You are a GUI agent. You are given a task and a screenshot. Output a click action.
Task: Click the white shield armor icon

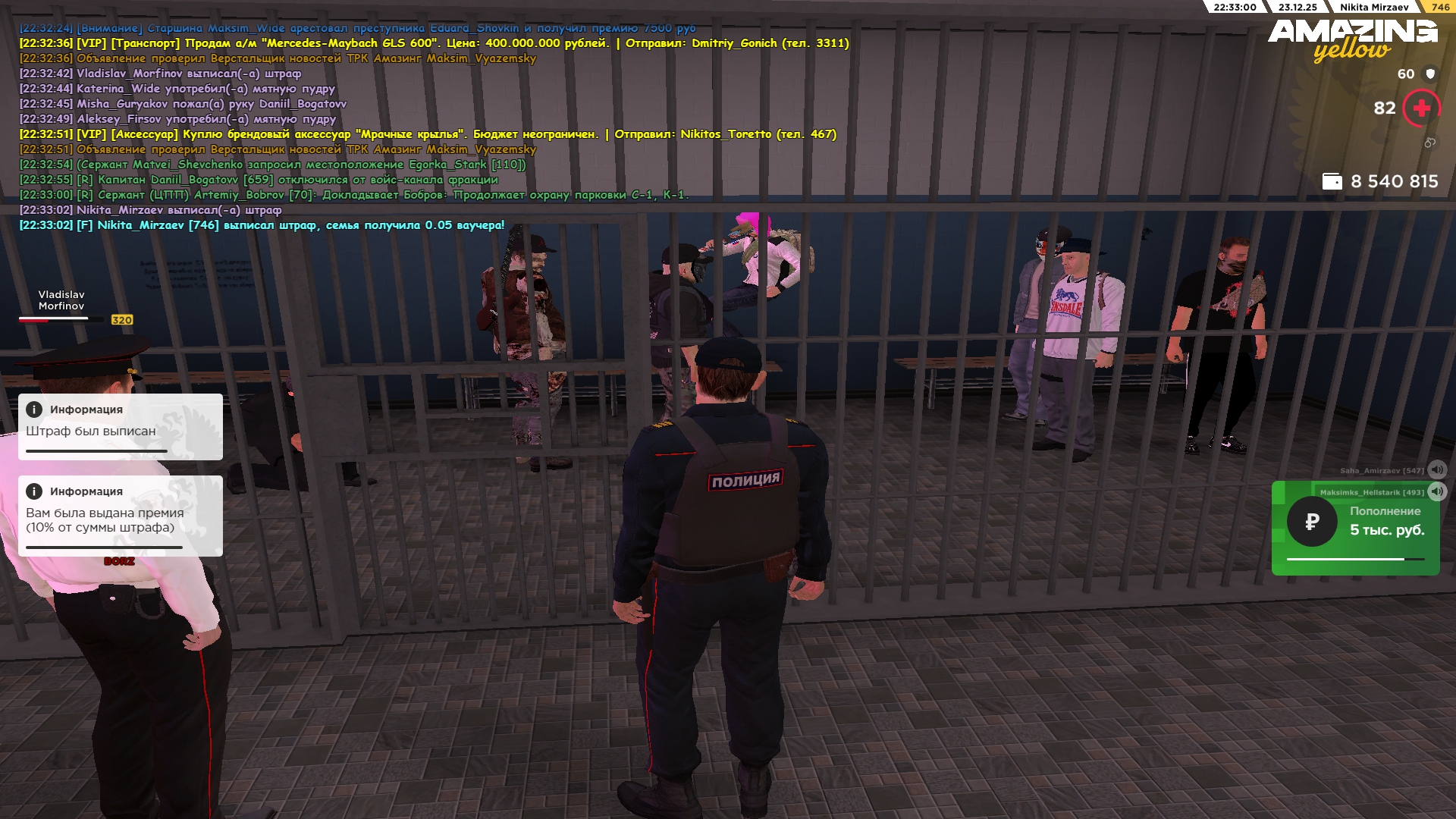point(1430,74)
